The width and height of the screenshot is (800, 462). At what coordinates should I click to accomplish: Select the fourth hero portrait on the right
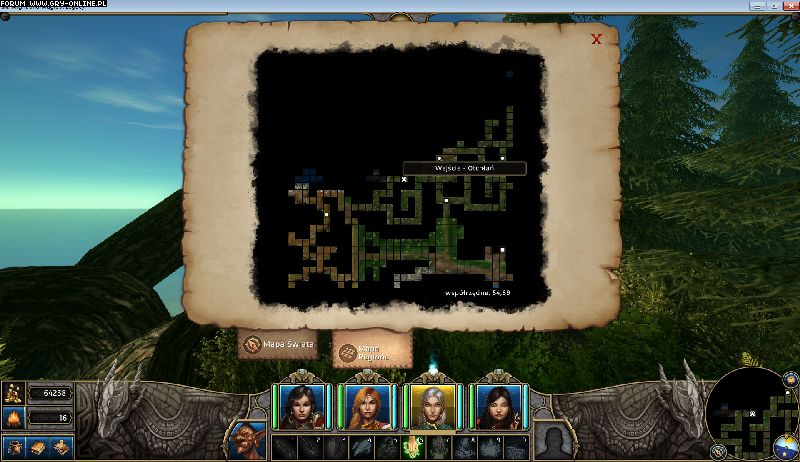click(497, 406)
